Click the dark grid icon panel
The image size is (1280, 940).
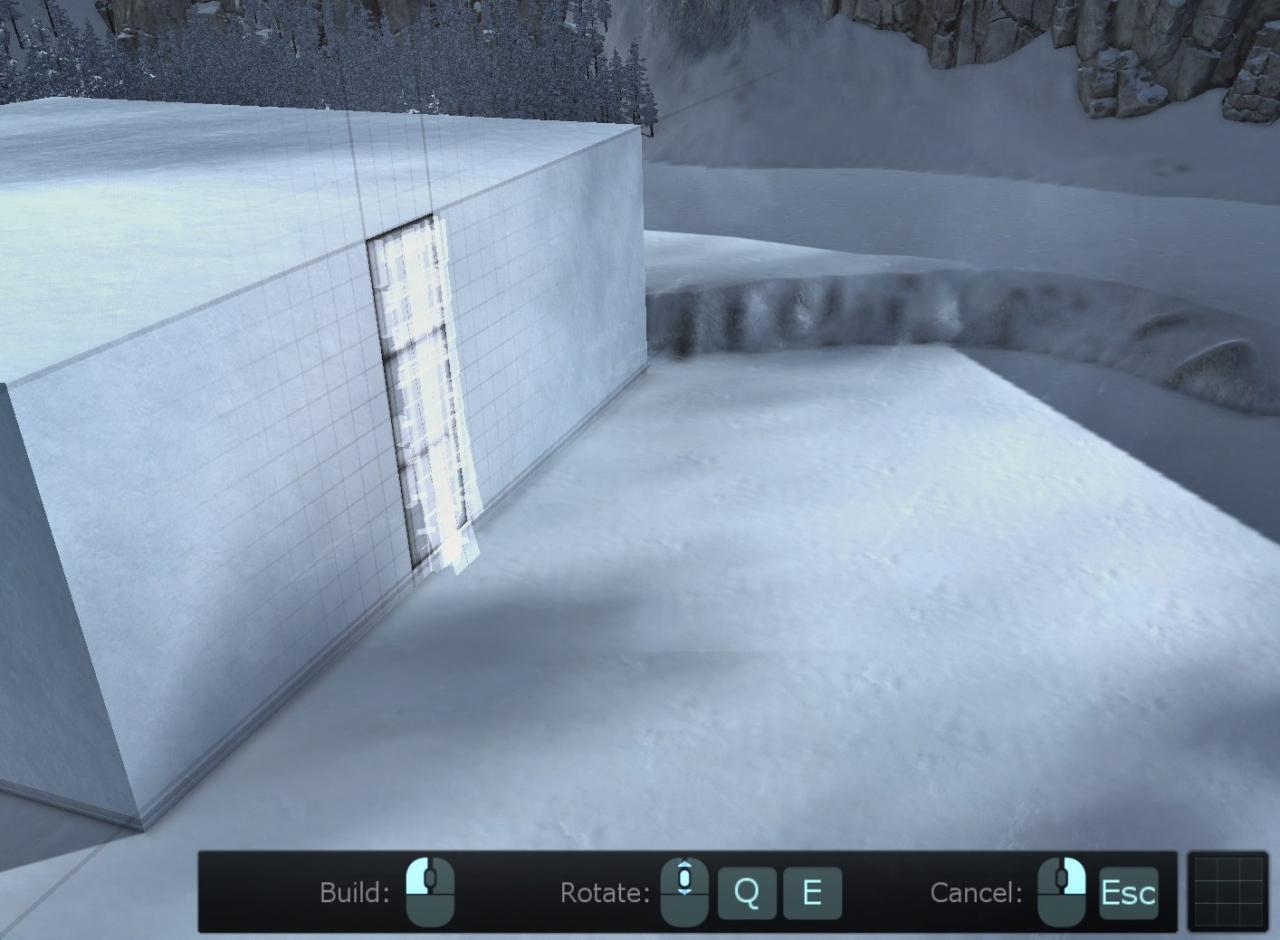tap(1227, 891)
